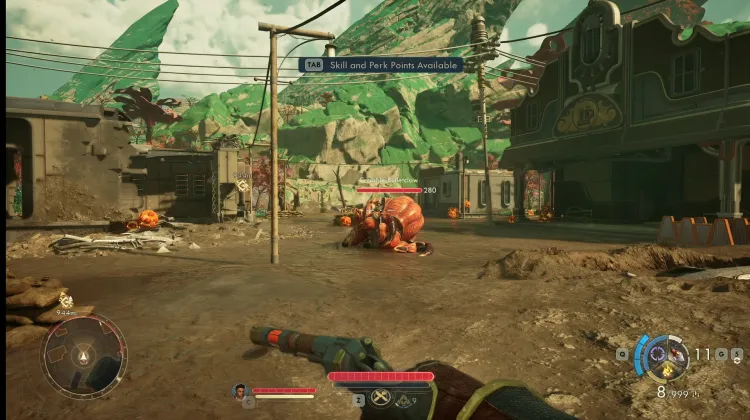Click the companion portrait icon

(239, 391)
